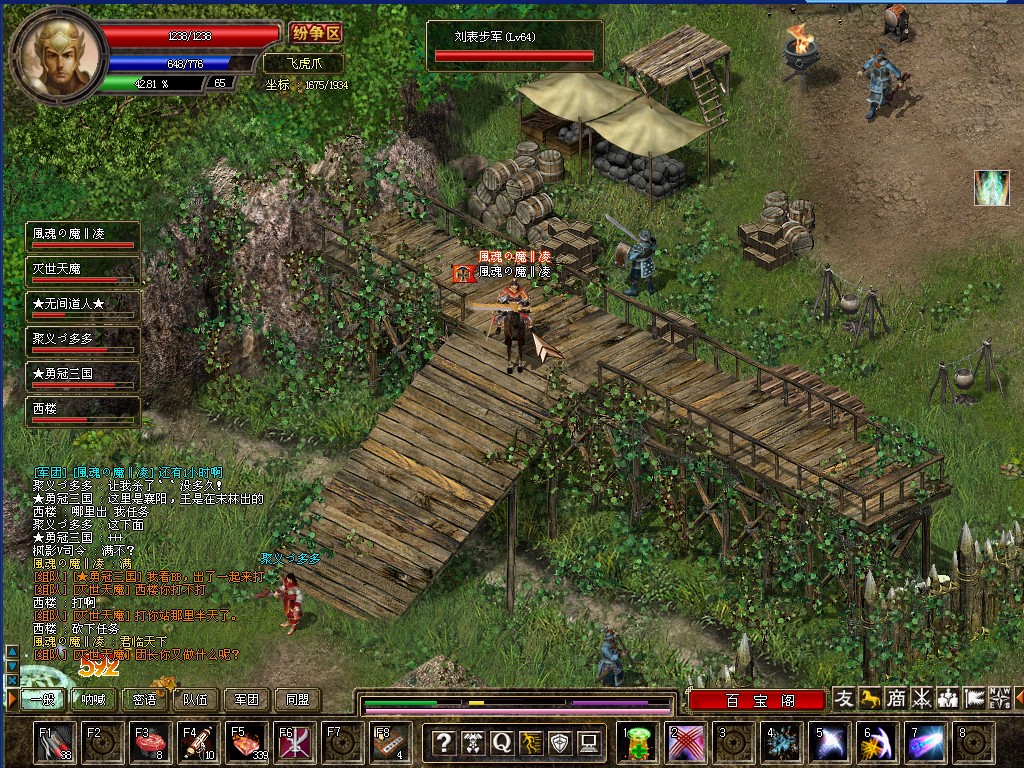Show the 同盟 alliance chat channel

click(x=297, y=700)
